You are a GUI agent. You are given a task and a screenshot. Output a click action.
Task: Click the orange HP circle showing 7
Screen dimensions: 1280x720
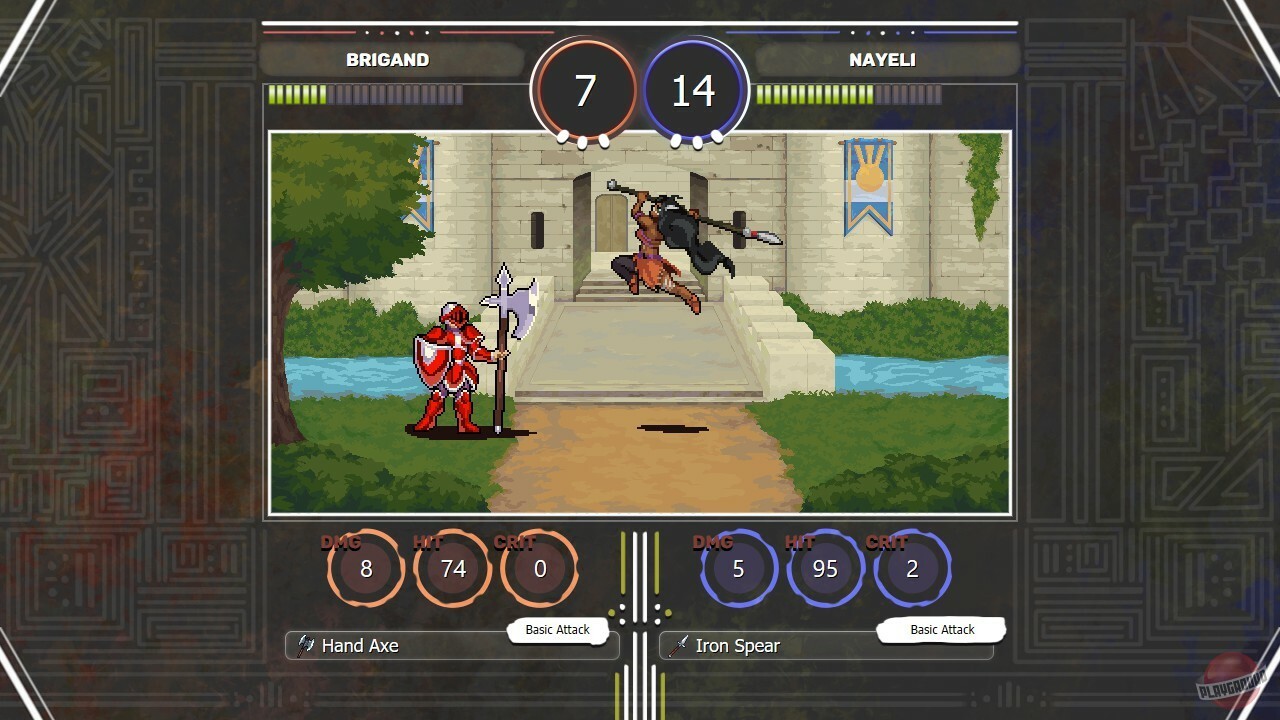[x=585, y=88]
